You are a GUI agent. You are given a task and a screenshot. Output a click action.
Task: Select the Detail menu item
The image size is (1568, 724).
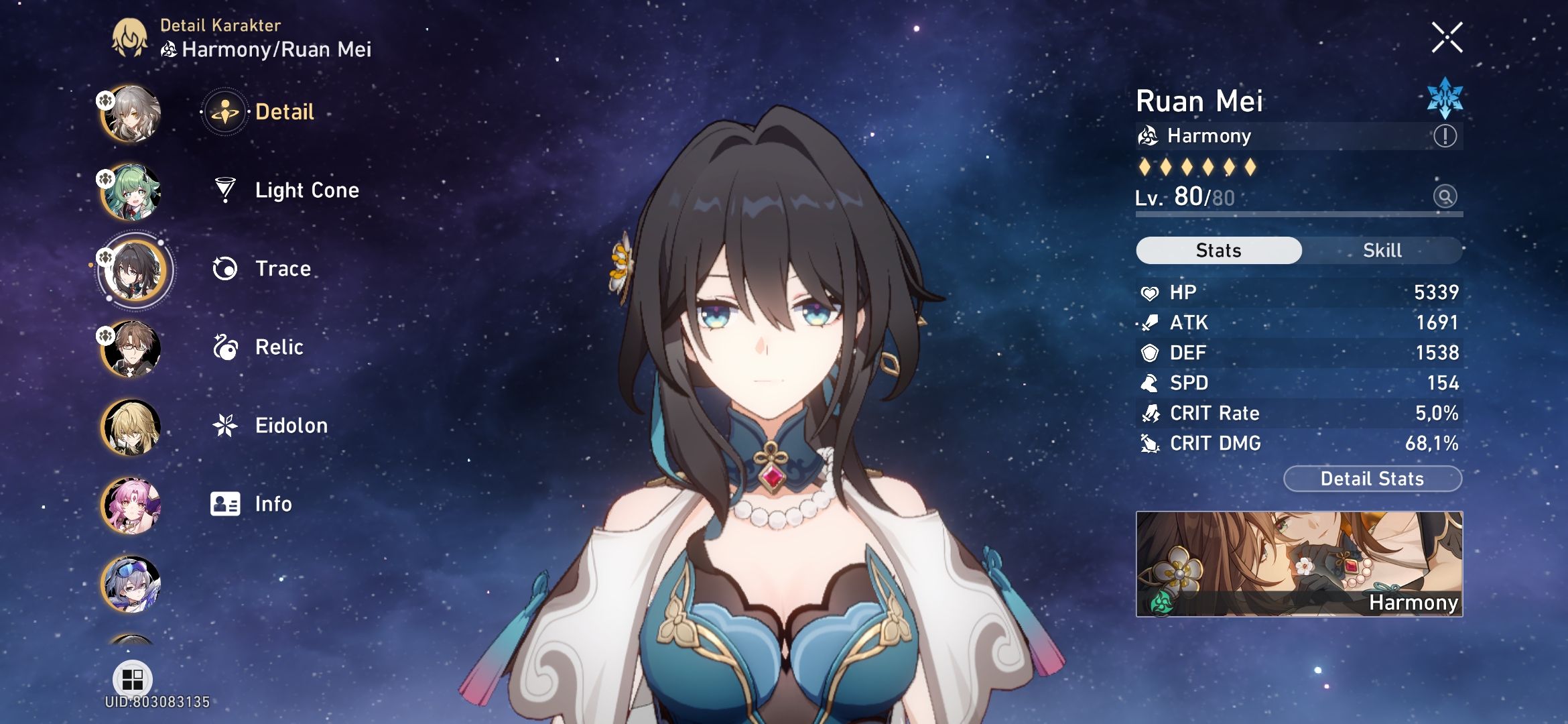tap(283, 112)
